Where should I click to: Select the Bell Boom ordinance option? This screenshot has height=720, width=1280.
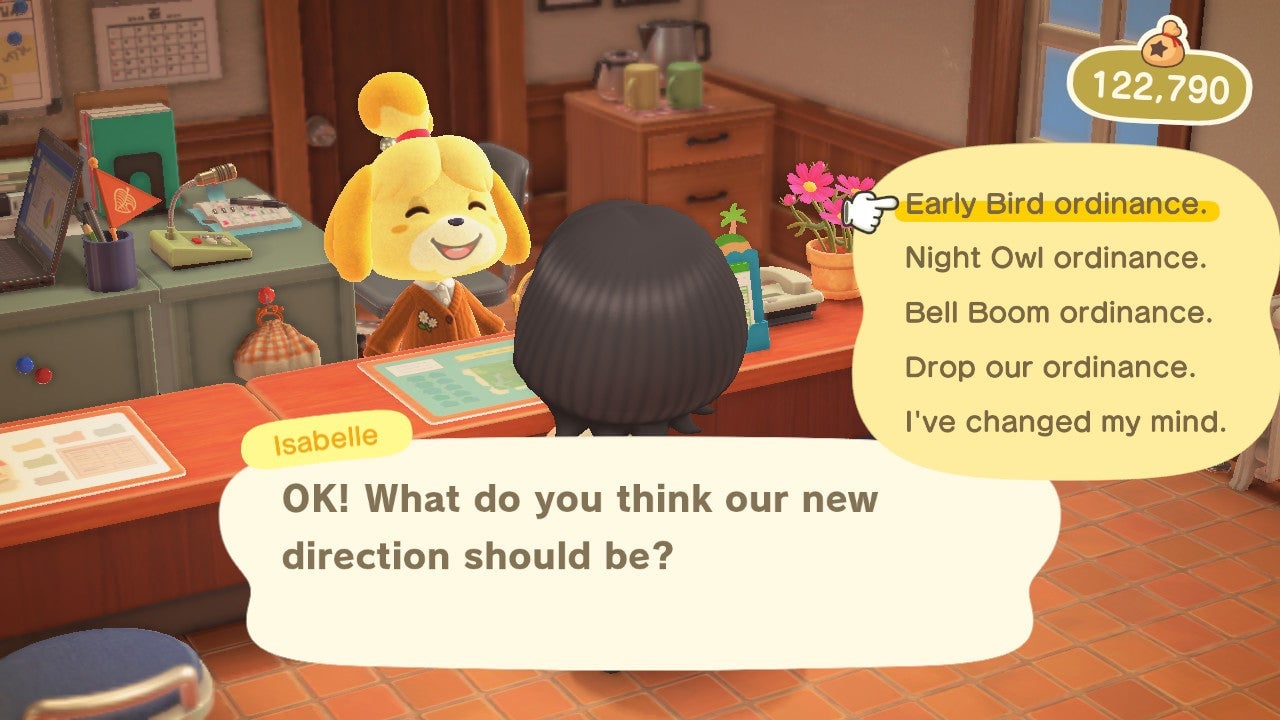pyautogui.click(x=1056, y=312)
